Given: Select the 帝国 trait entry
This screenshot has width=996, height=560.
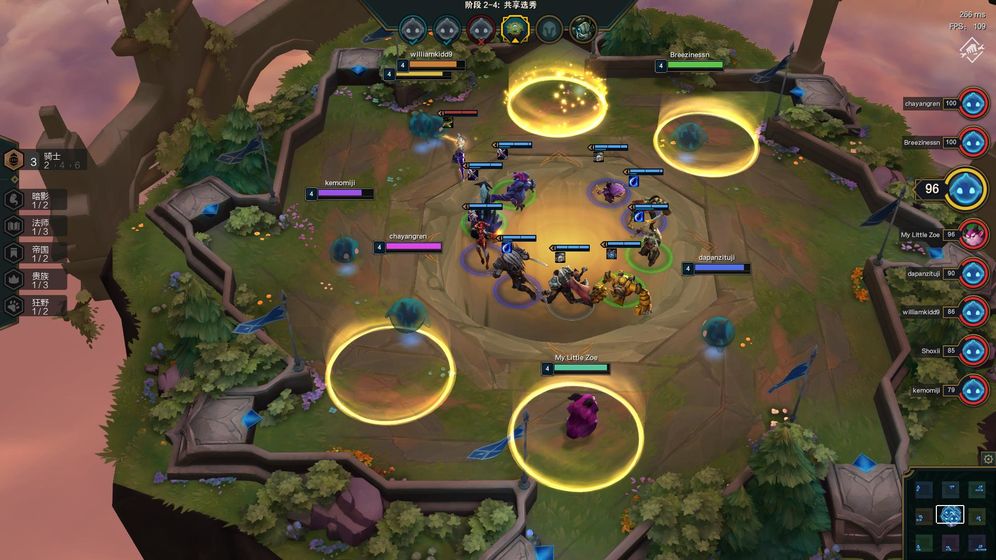Looking at the screenshot, I should click(x=15, y=252).
